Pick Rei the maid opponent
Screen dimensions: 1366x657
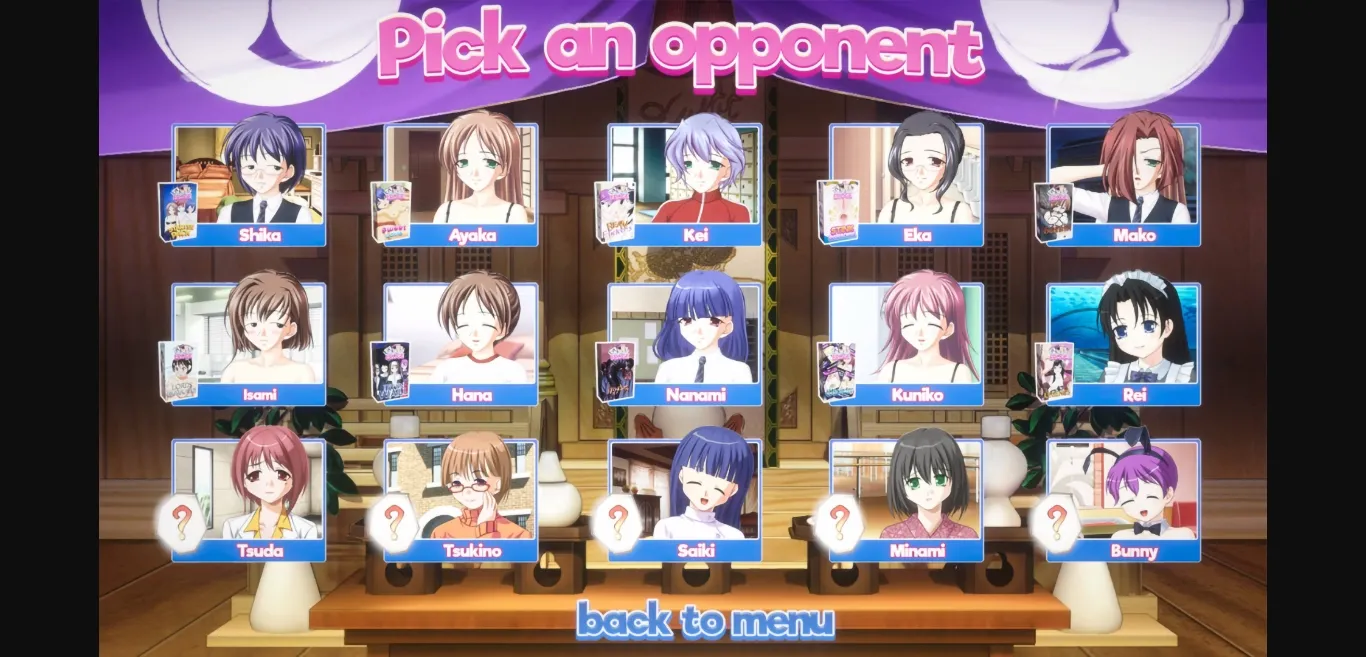tap(1134, 340)
